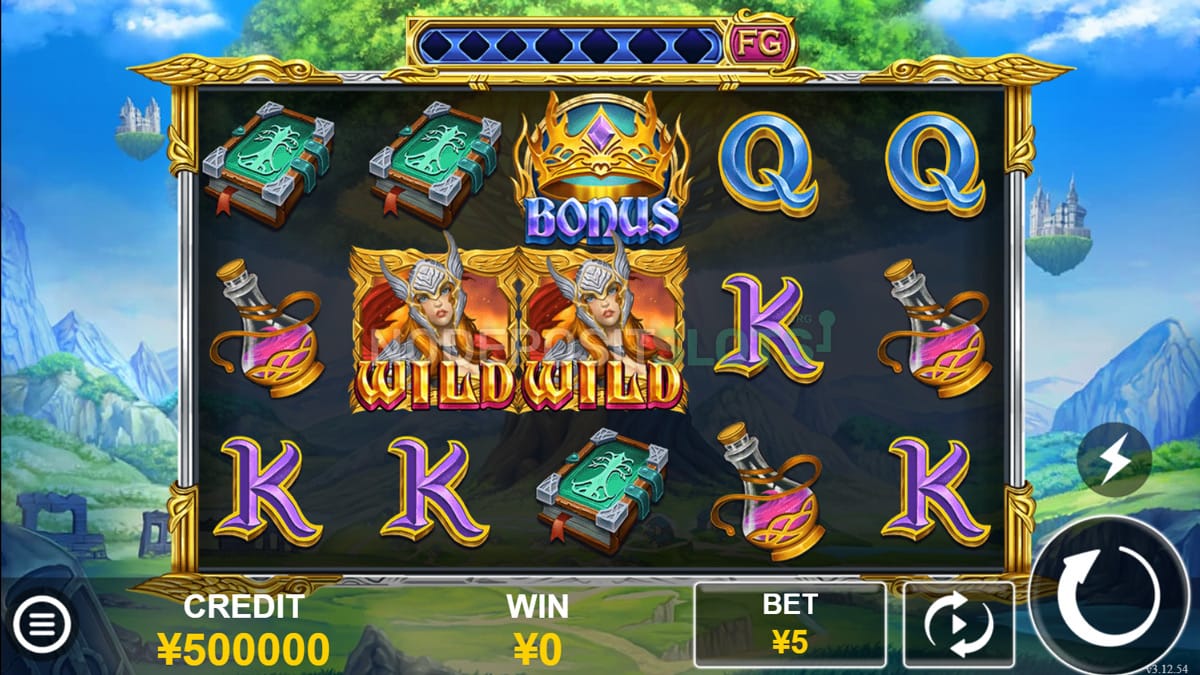The height and width of the screenshot is (675, 1200).
Task: Open the hamburger menu
Action: (41, 626)
